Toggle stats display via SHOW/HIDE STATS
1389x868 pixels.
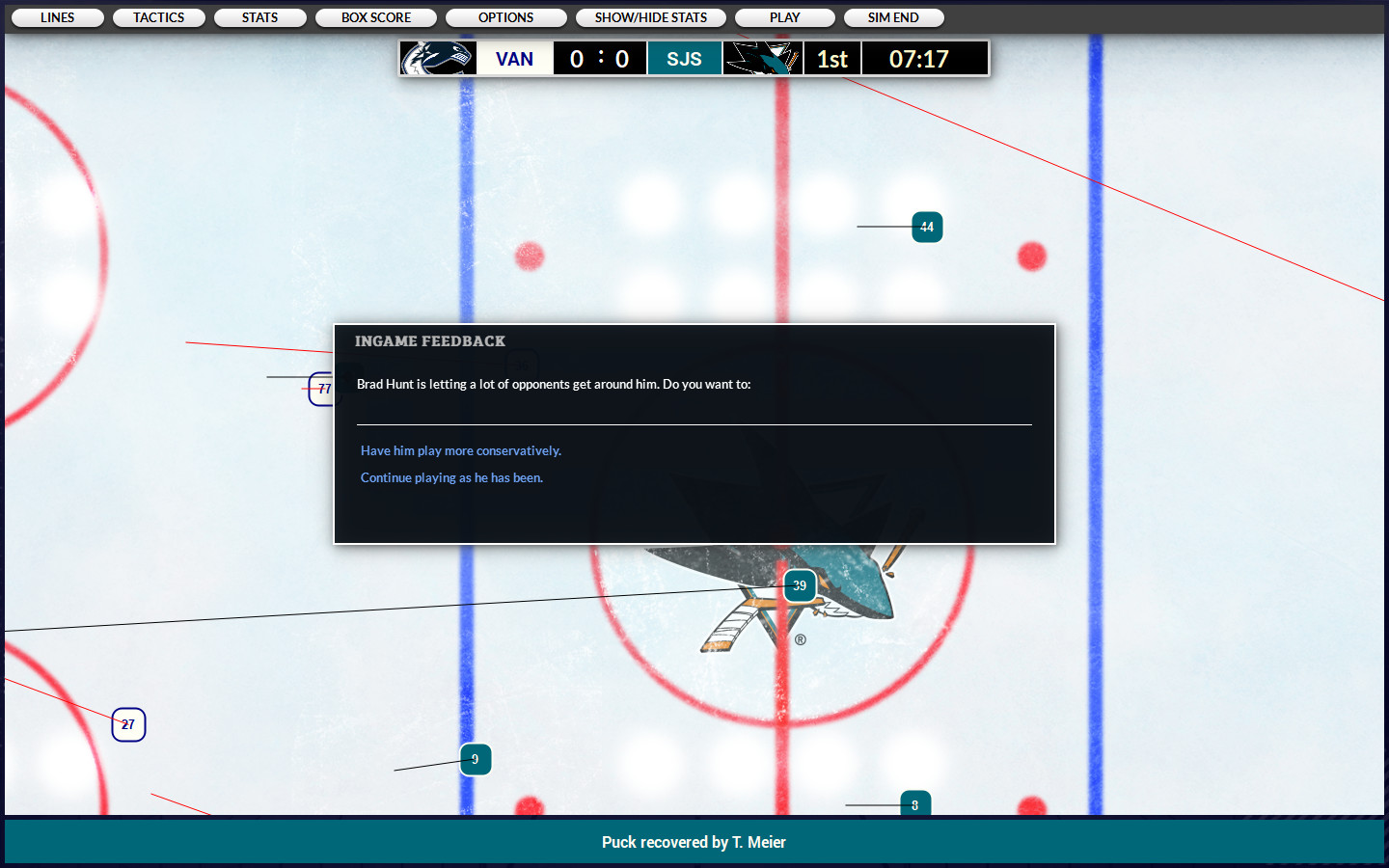coord(650,16)
